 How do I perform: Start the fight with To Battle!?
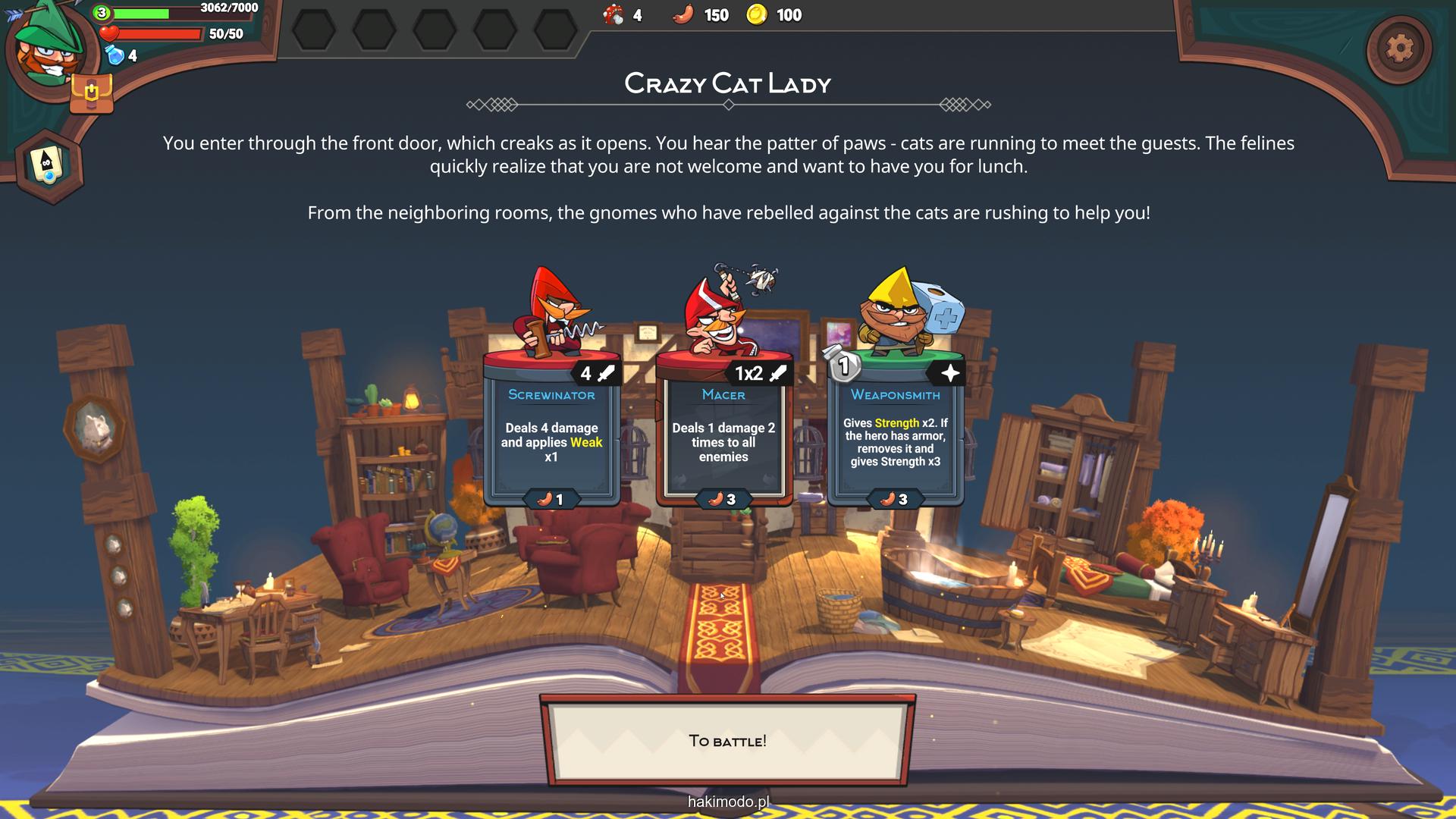click(x=727, y=741)
